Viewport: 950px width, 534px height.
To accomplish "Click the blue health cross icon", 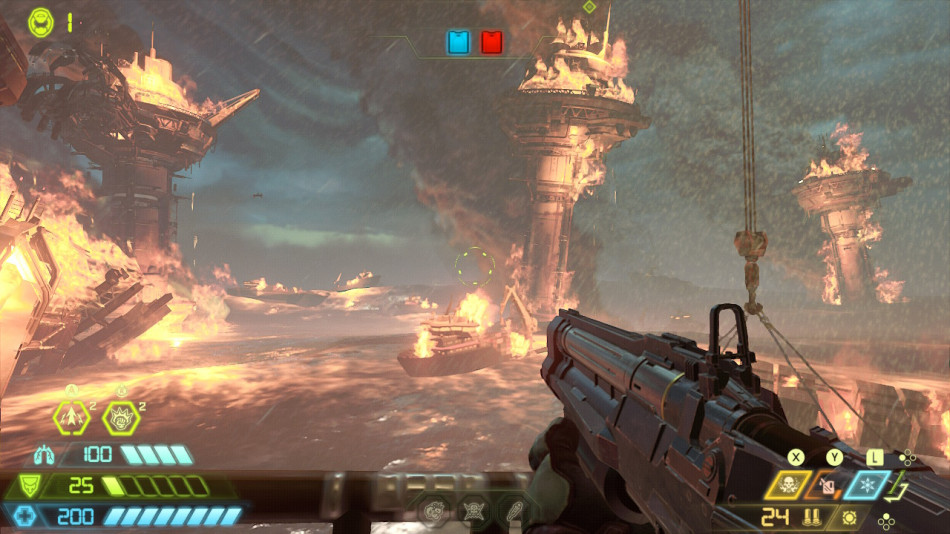I will 27,516.
